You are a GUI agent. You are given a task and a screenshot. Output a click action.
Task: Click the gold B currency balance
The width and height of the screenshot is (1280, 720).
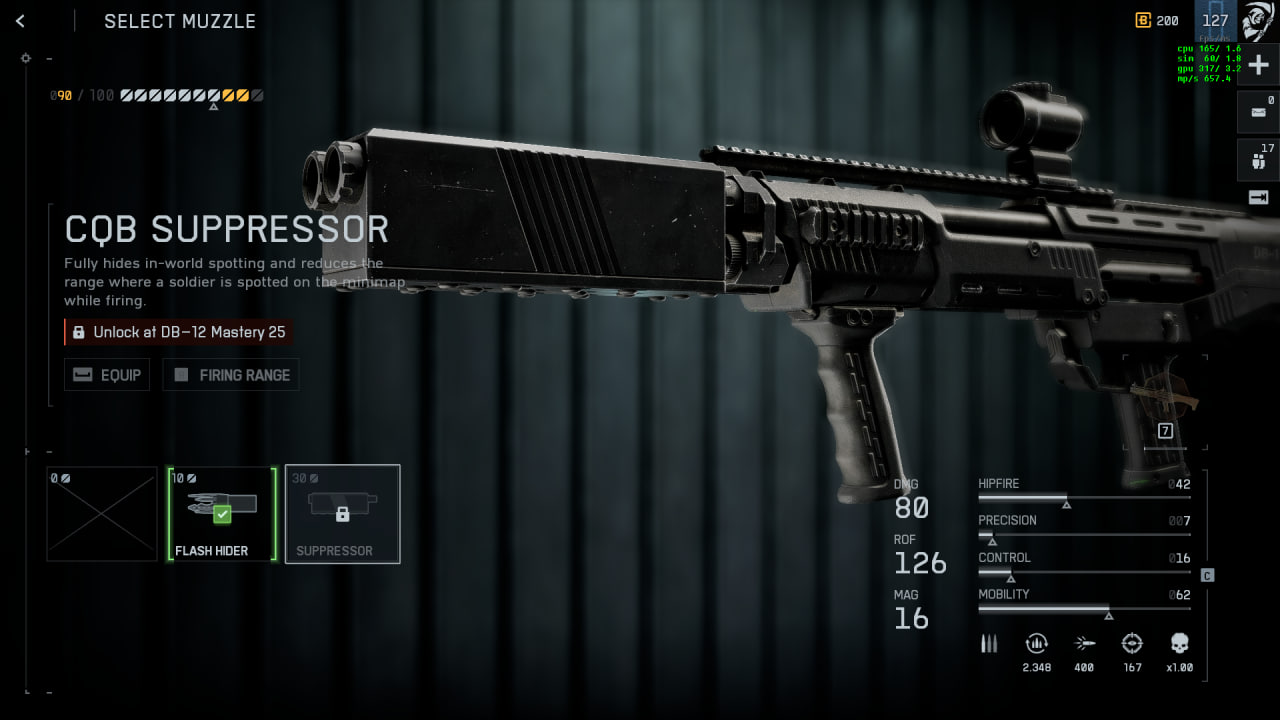pos(1157,21)
